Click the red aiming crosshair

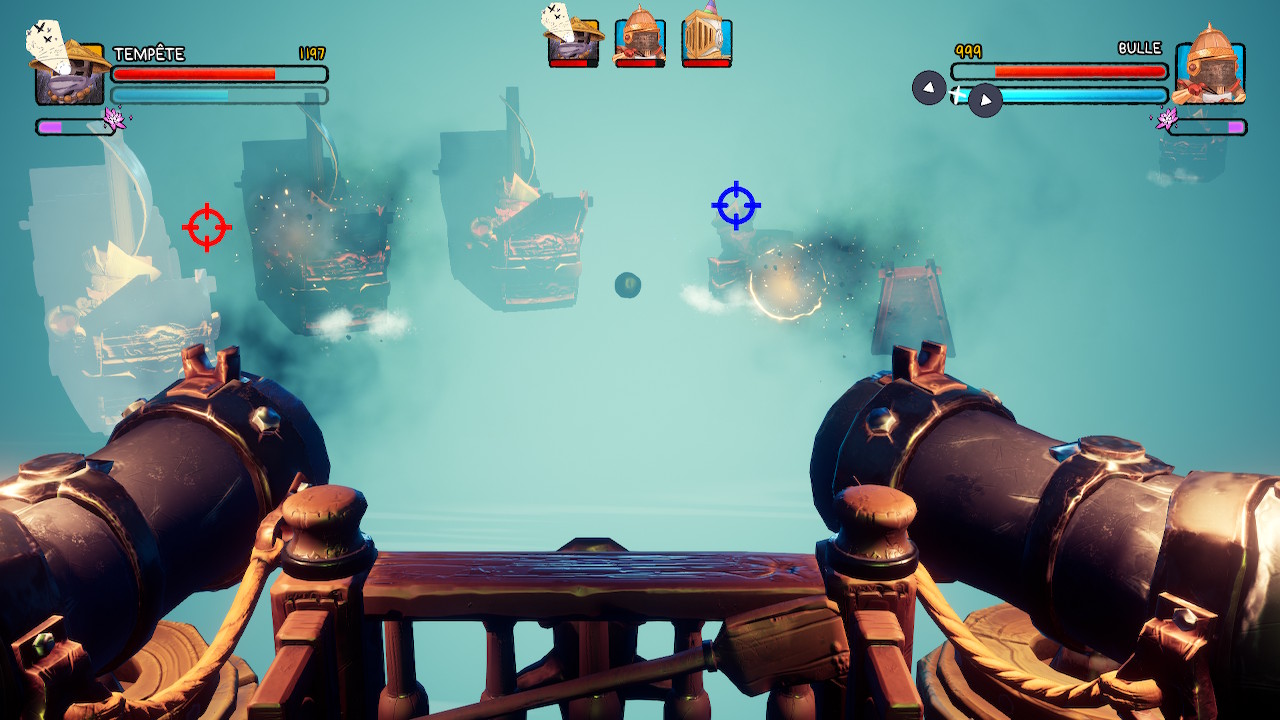(x=207, y=228)
